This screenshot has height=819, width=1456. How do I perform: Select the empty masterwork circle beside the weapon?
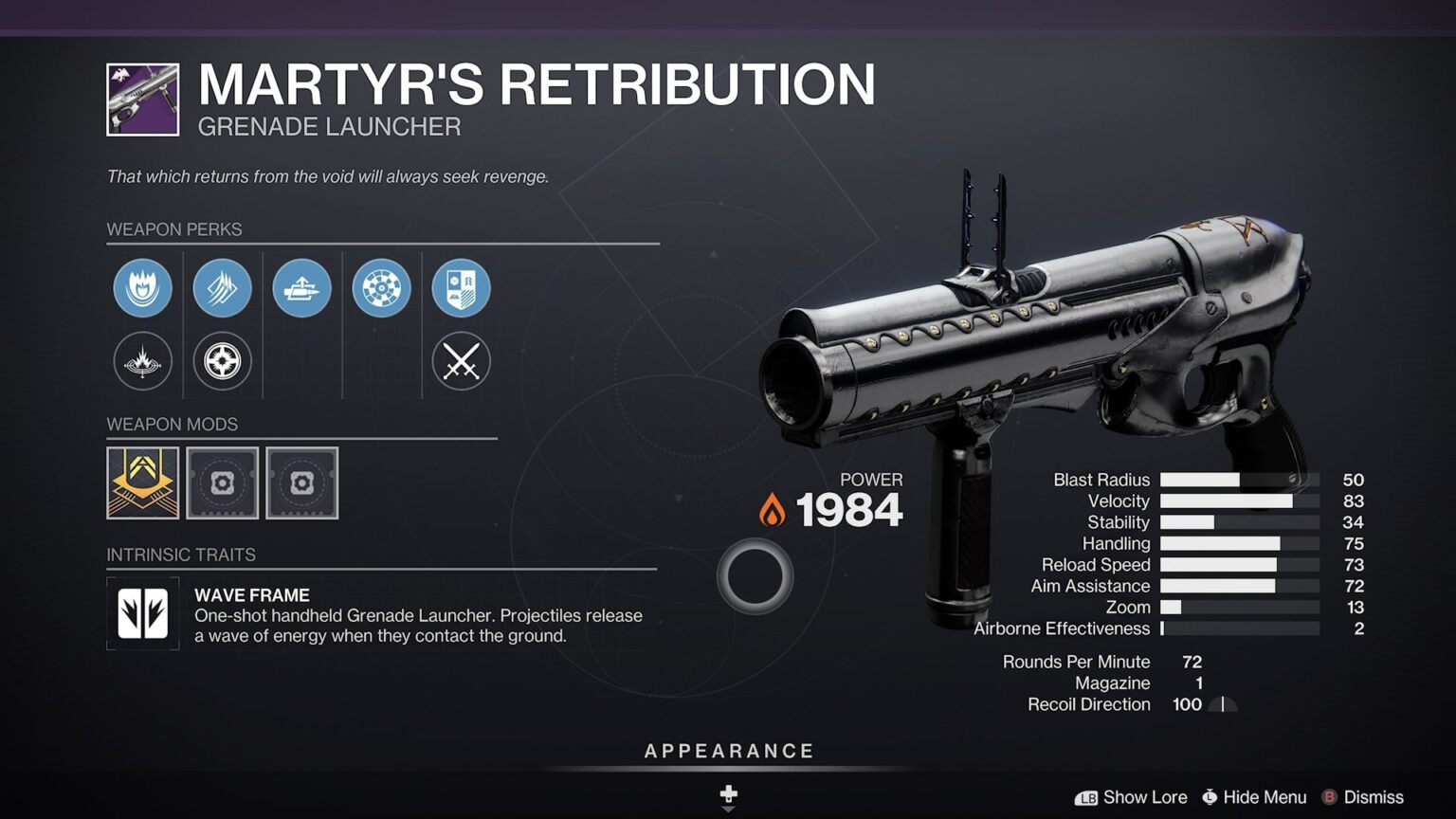pyautogui.click(x=754, y=575)
